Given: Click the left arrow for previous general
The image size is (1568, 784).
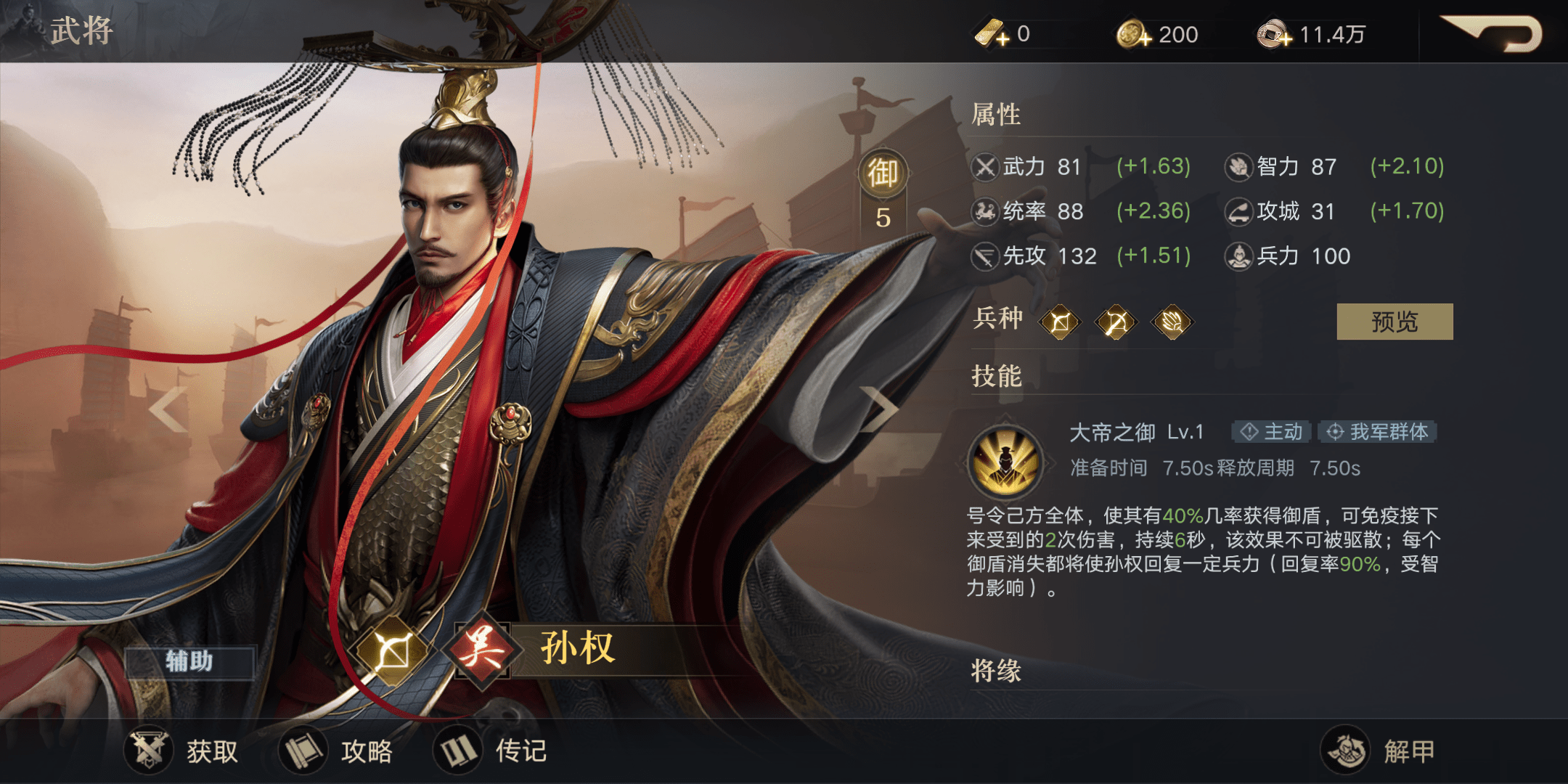Looking at the screenshot, I should click(167, 410).
